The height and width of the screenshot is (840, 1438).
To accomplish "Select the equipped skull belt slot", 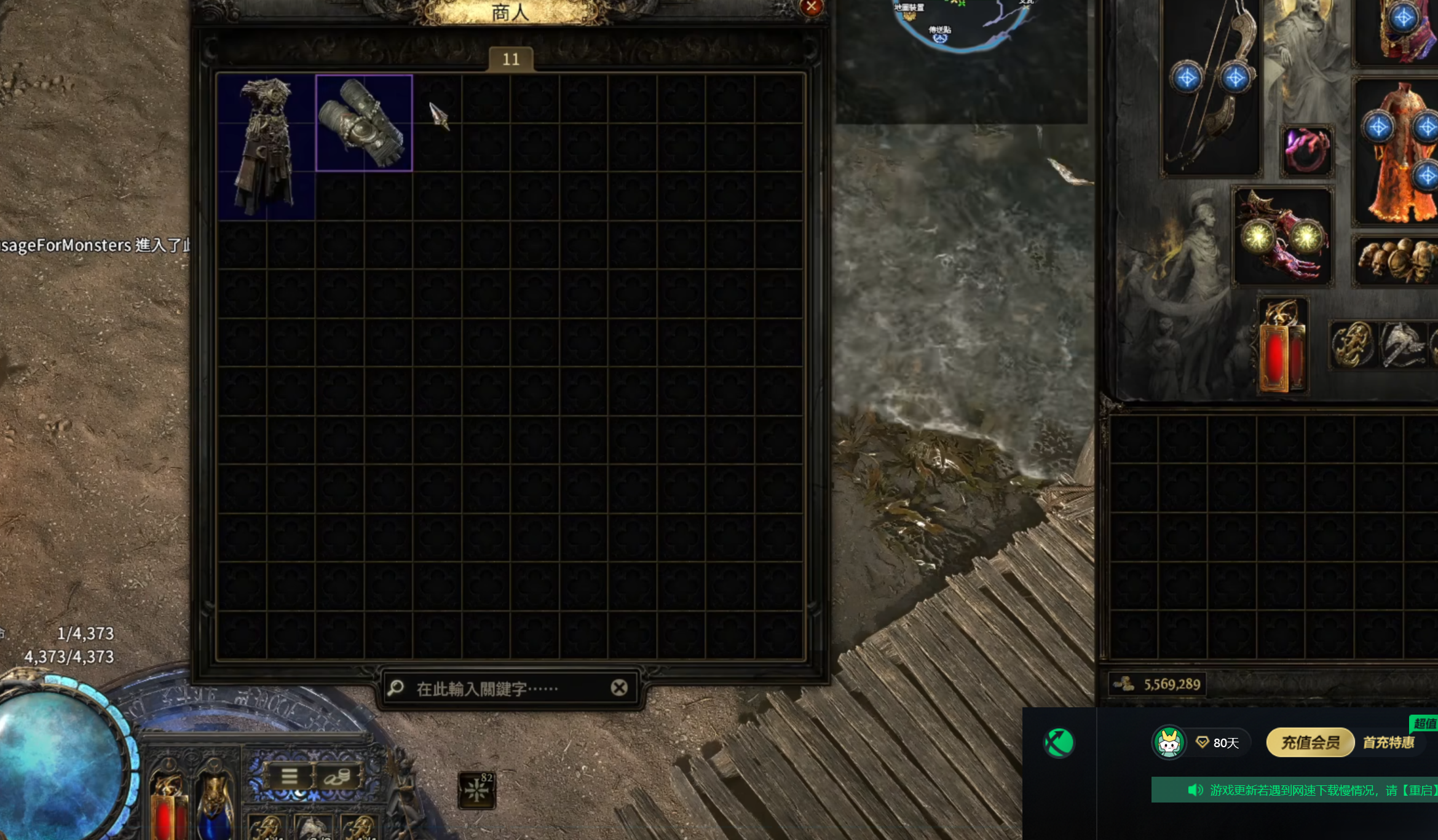I will (1397, 261).
